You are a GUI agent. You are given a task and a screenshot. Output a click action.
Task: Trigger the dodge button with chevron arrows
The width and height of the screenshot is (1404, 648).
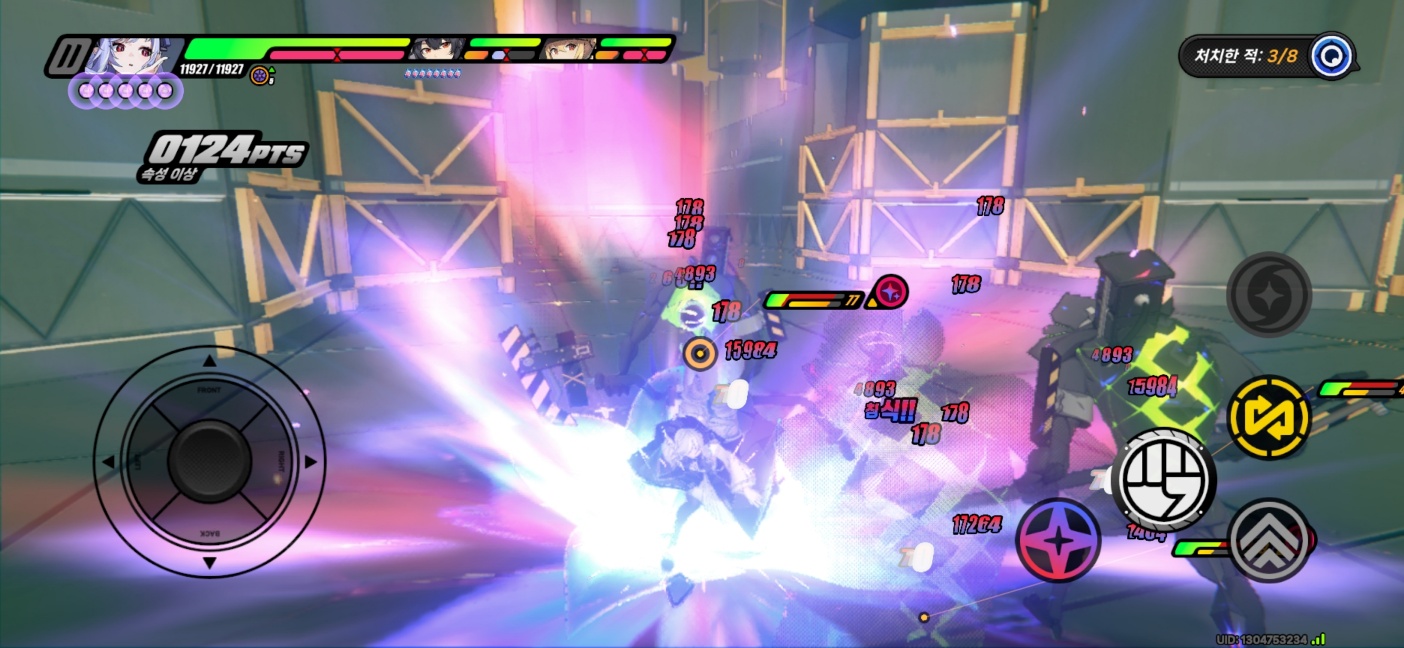pyautogui.click(x=1269, y=540)
